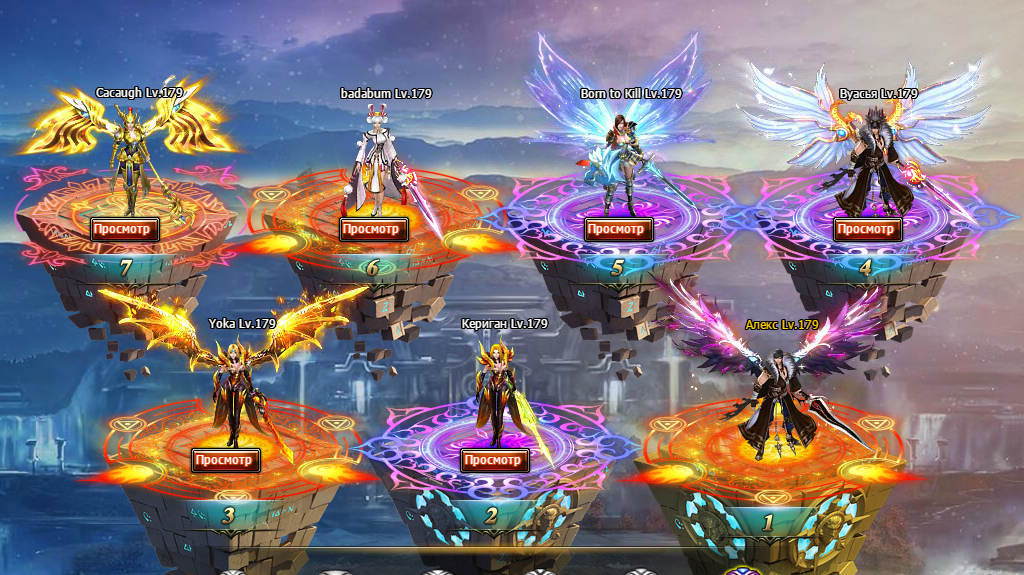
Task: Inspect Yoka using the Просмотр button
Action: [226, 460]
